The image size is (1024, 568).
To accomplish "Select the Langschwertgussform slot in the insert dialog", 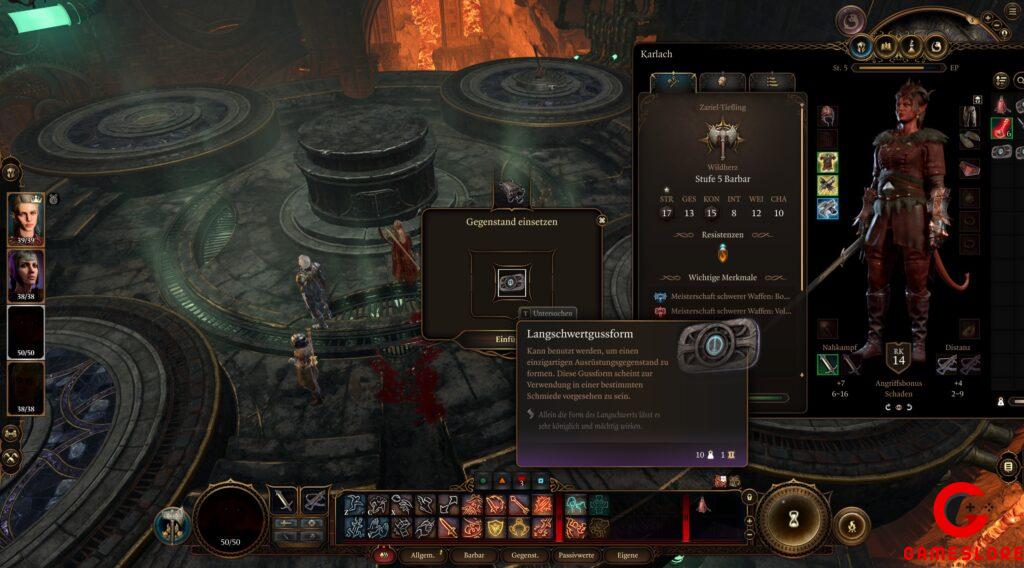I will click(x=512, y=282).
